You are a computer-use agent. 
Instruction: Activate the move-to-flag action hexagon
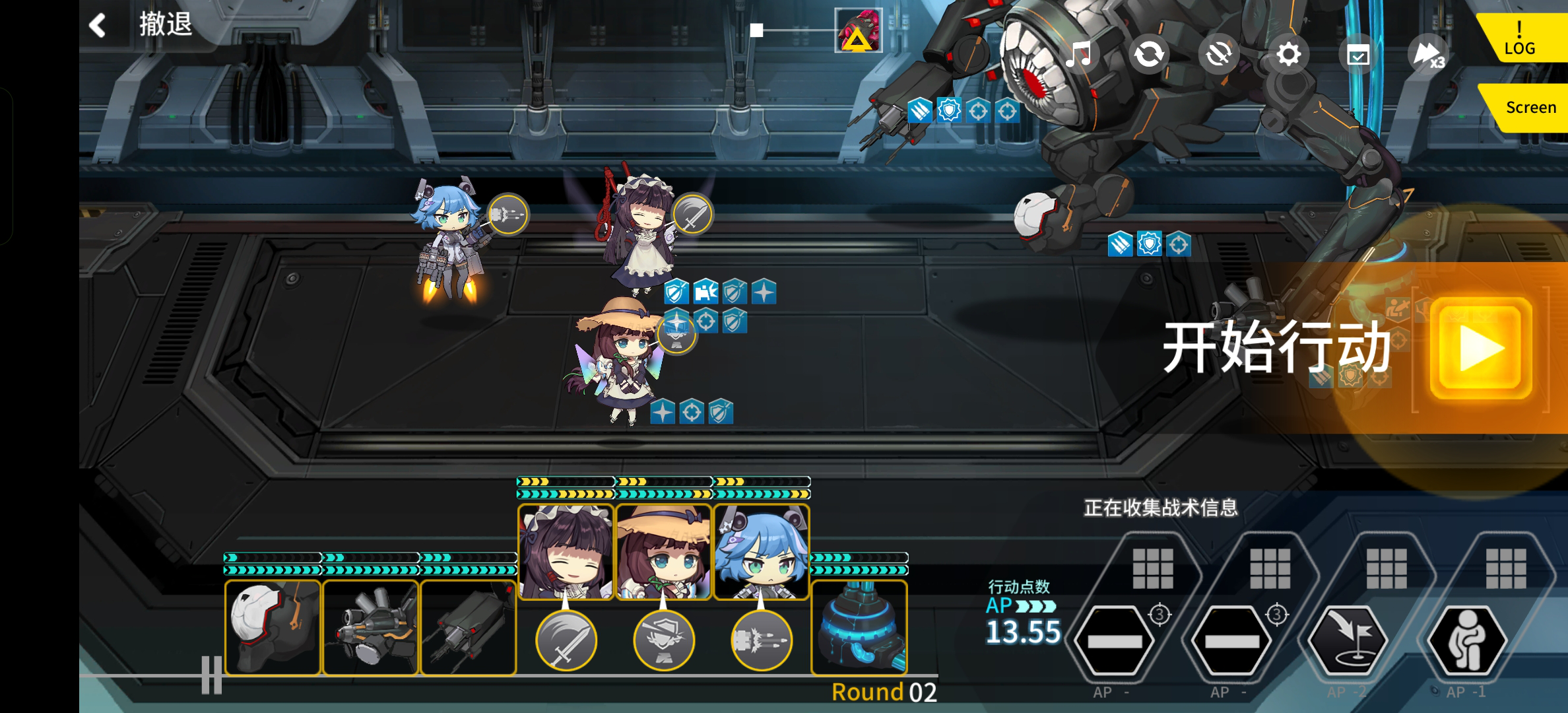click(1348, 640)
